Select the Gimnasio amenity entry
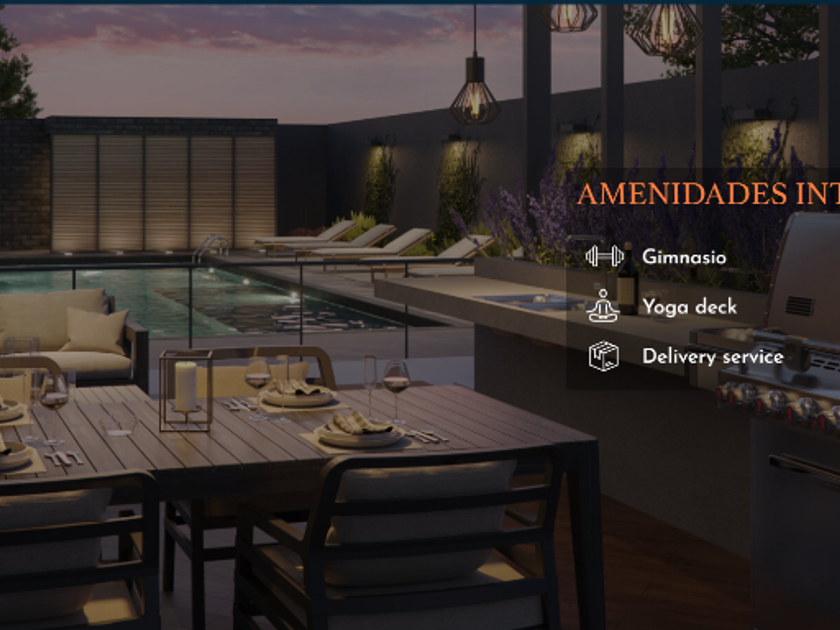Image resolution: width=840 pixels, height=630 pixels. coord(684,257)
